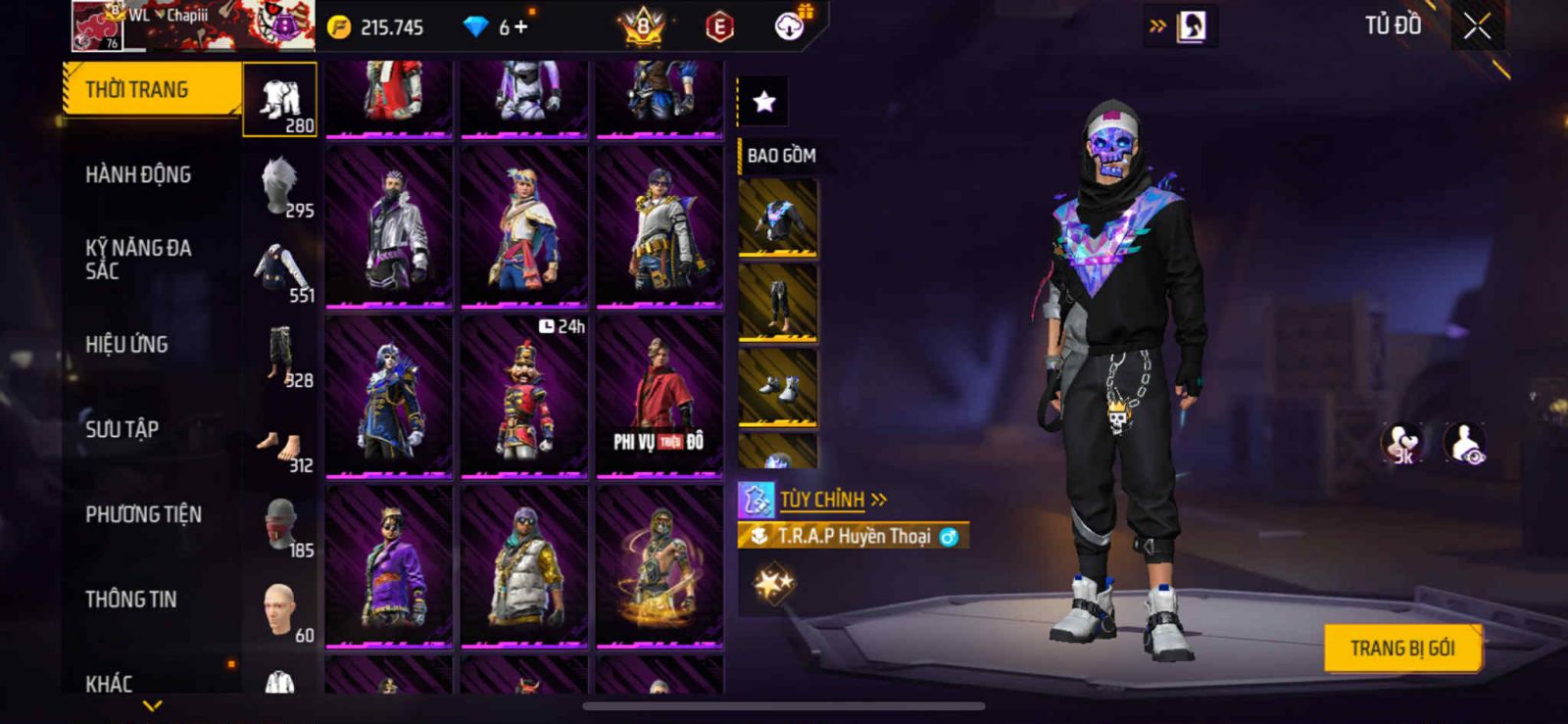Viewport: 1568px width, 724px height.
Task: Open the HIỆU ỨNG category
Action: pyautogui.click(x=126, y=345)
